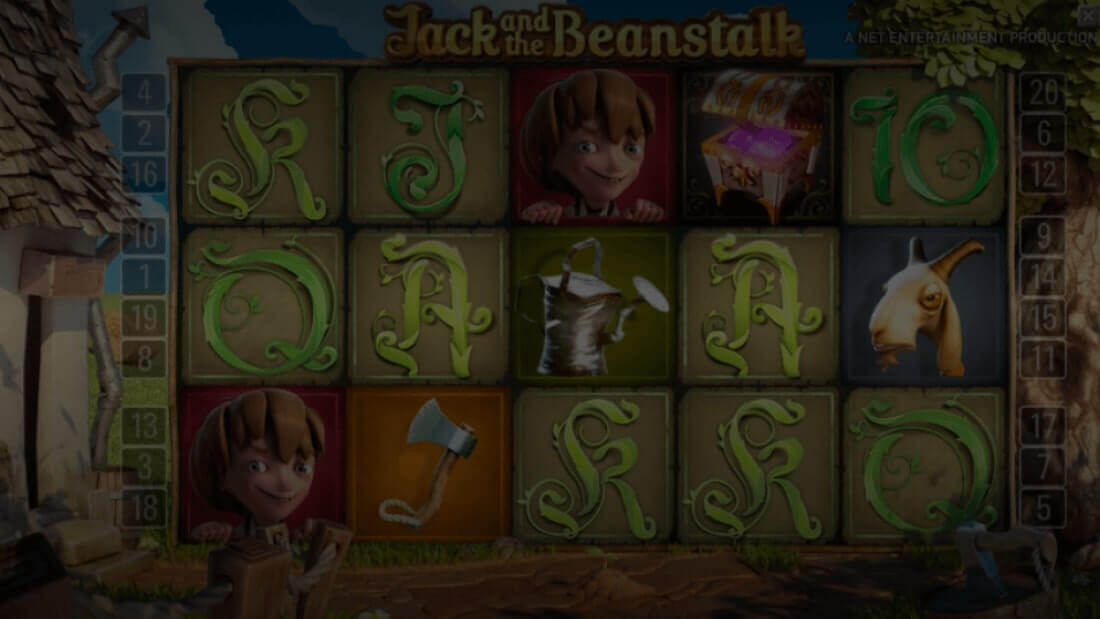Highlight payline 18
The image size is (1100, 619).
(145, 507)
